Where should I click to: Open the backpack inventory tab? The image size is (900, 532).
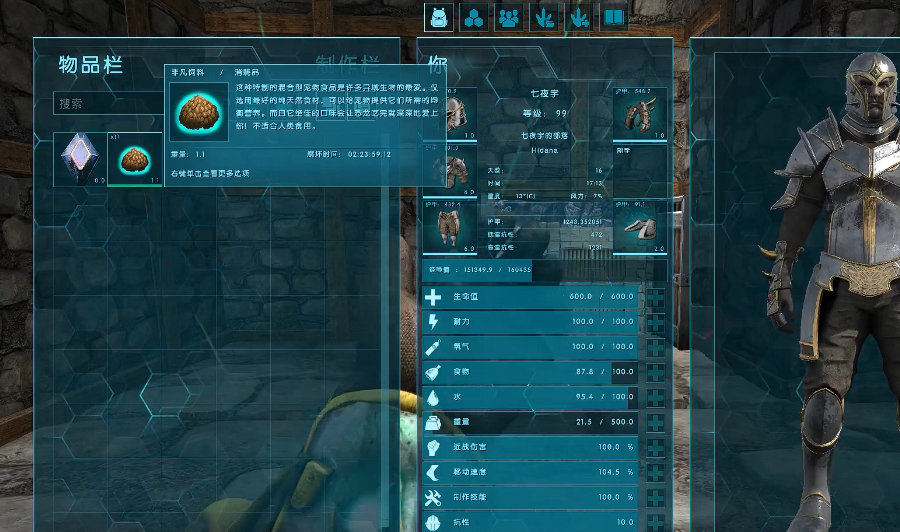(439, 17)
